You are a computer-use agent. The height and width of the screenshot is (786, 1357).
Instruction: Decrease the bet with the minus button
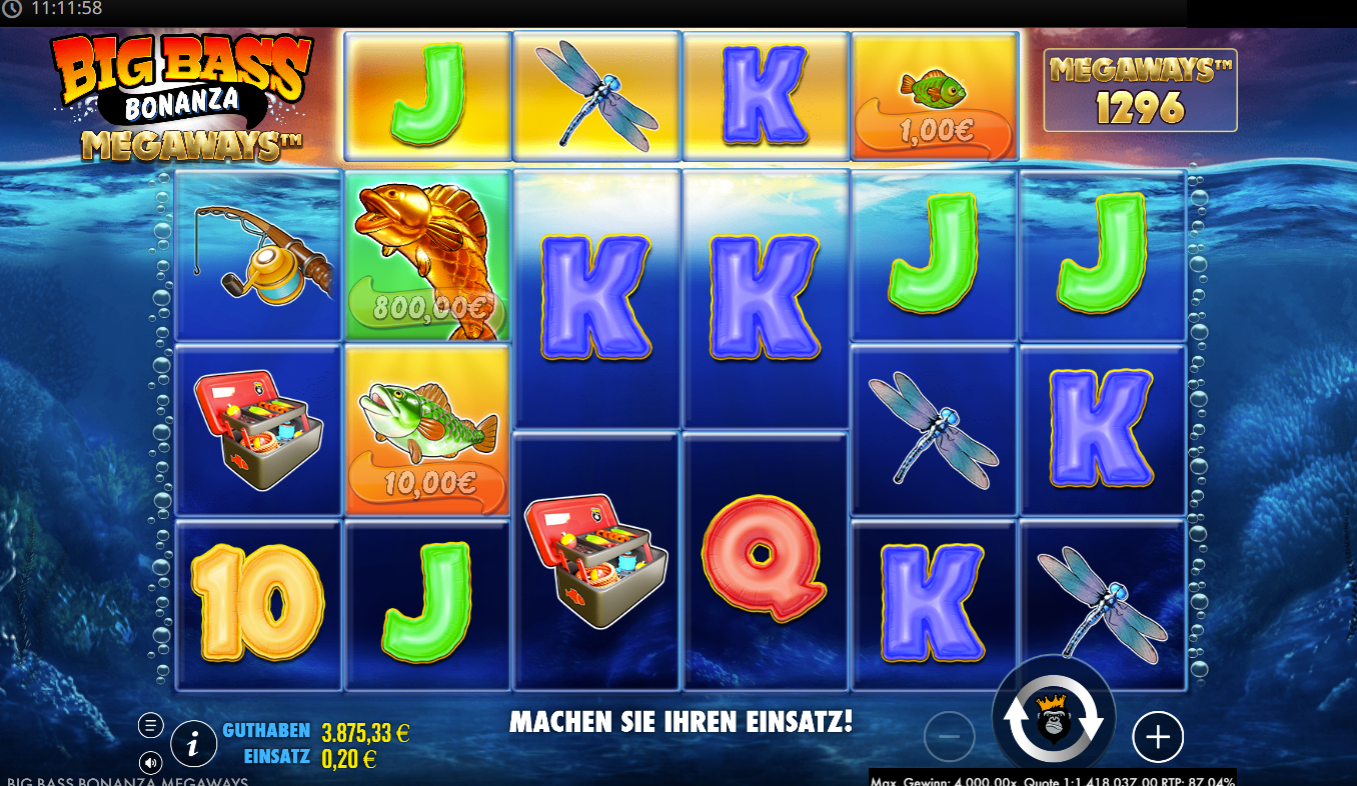pos(948,737)
